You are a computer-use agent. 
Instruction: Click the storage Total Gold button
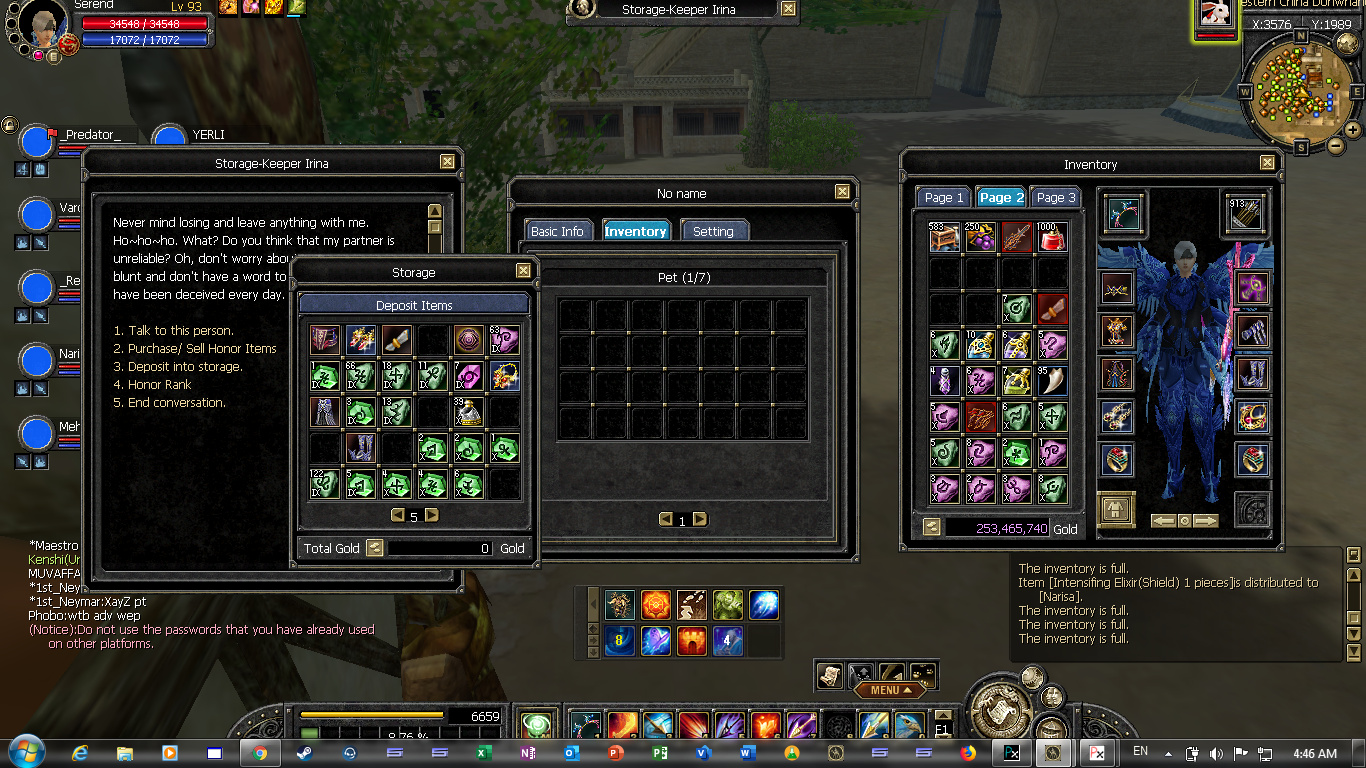click(375, 548)
